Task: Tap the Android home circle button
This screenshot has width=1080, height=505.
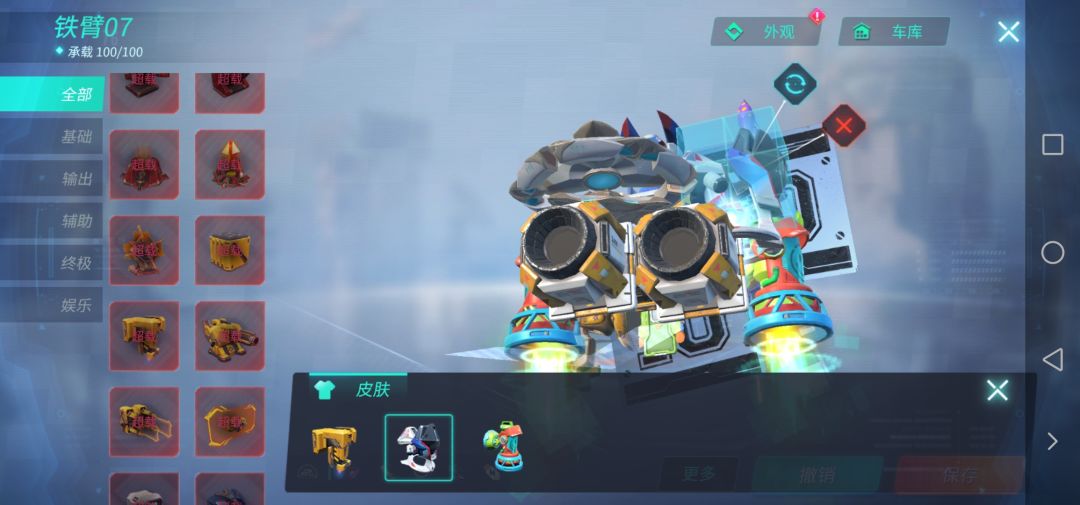Action: (x=1052, y=252)
